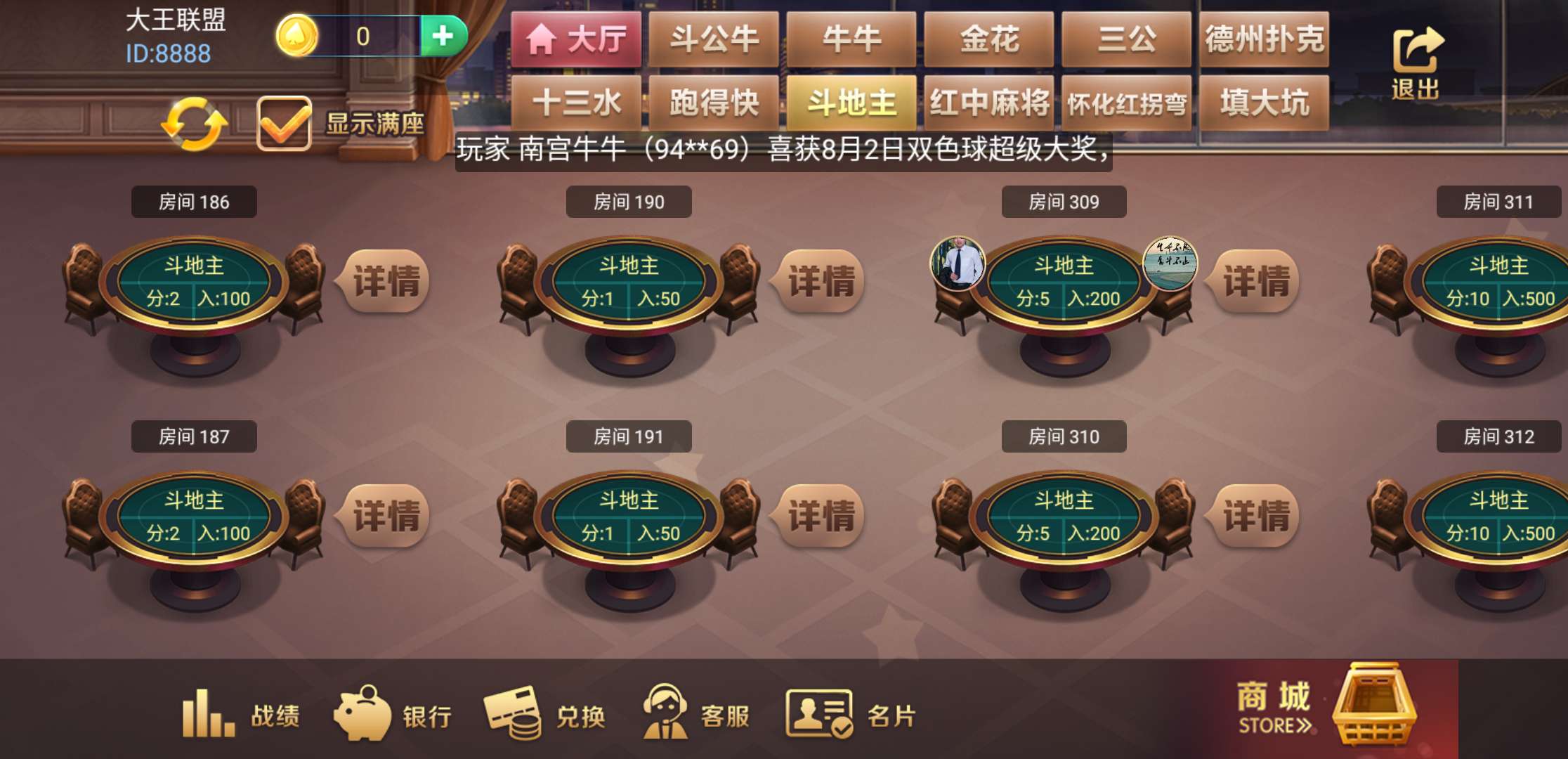Click the 房间 311 room label
1568x759 pixels.
tap(1498, 202)
